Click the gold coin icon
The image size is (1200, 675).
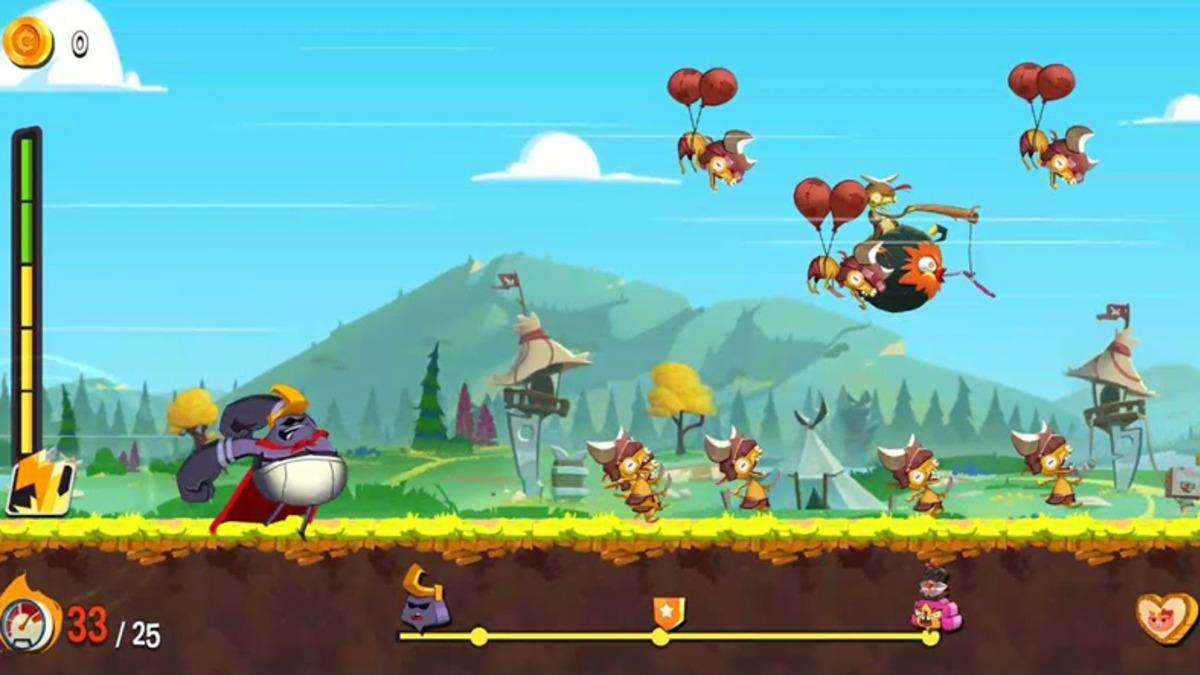(28, 42)
